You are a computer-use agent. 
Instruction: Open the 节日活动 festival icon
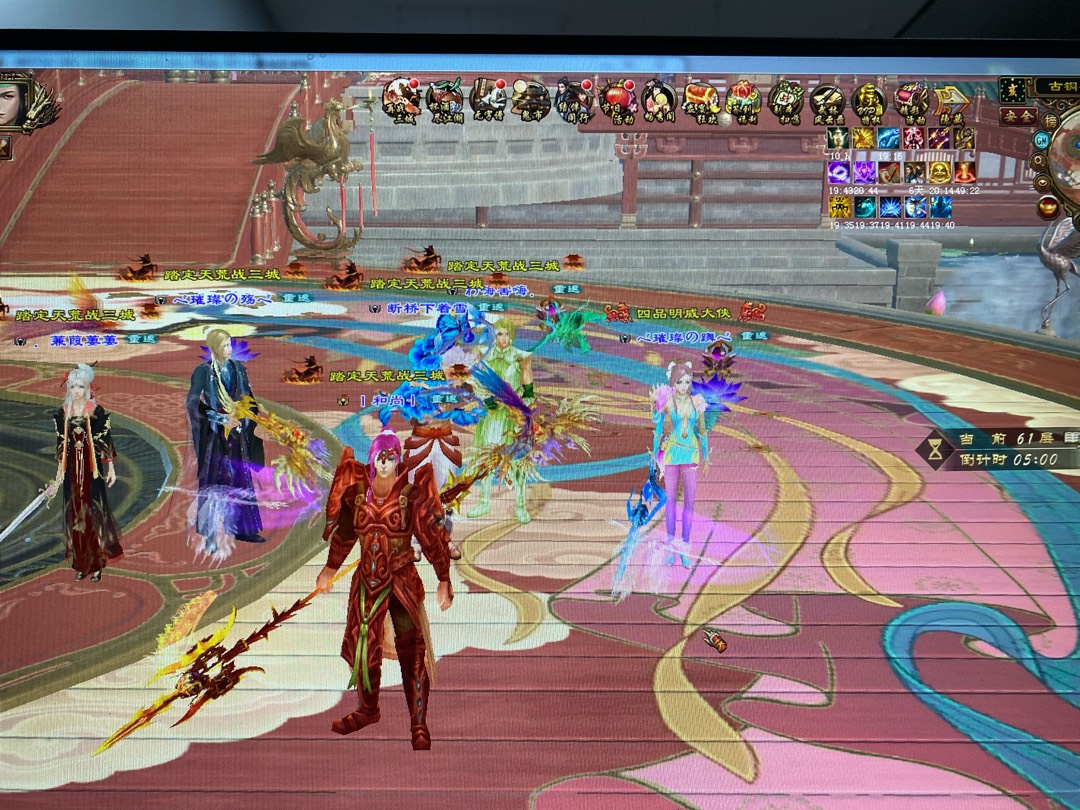pyautogui.click(x=617, y=100)
